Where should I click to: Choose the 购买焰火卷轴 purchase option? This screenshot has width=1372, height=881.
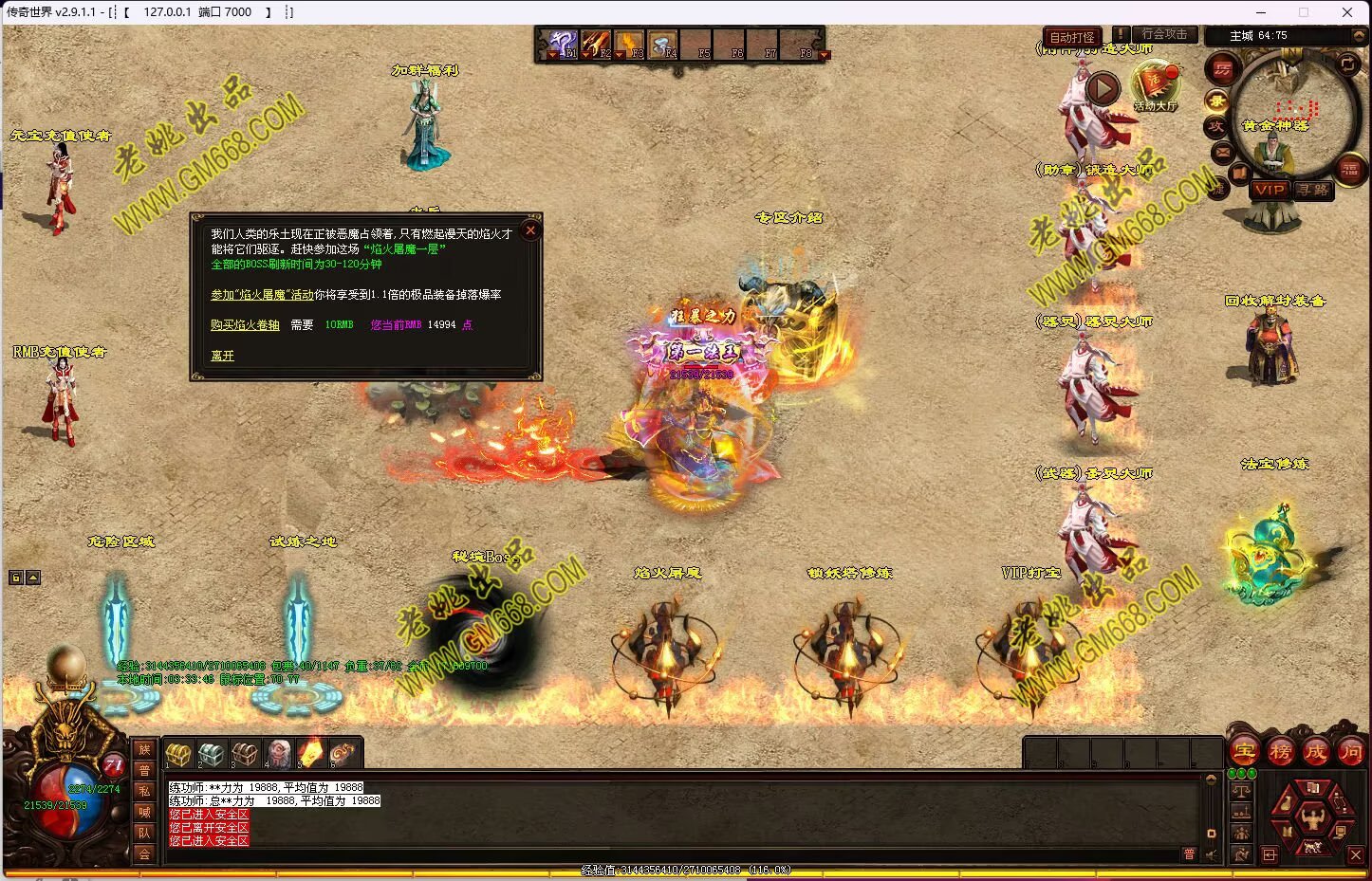click(x=245, y=324)
